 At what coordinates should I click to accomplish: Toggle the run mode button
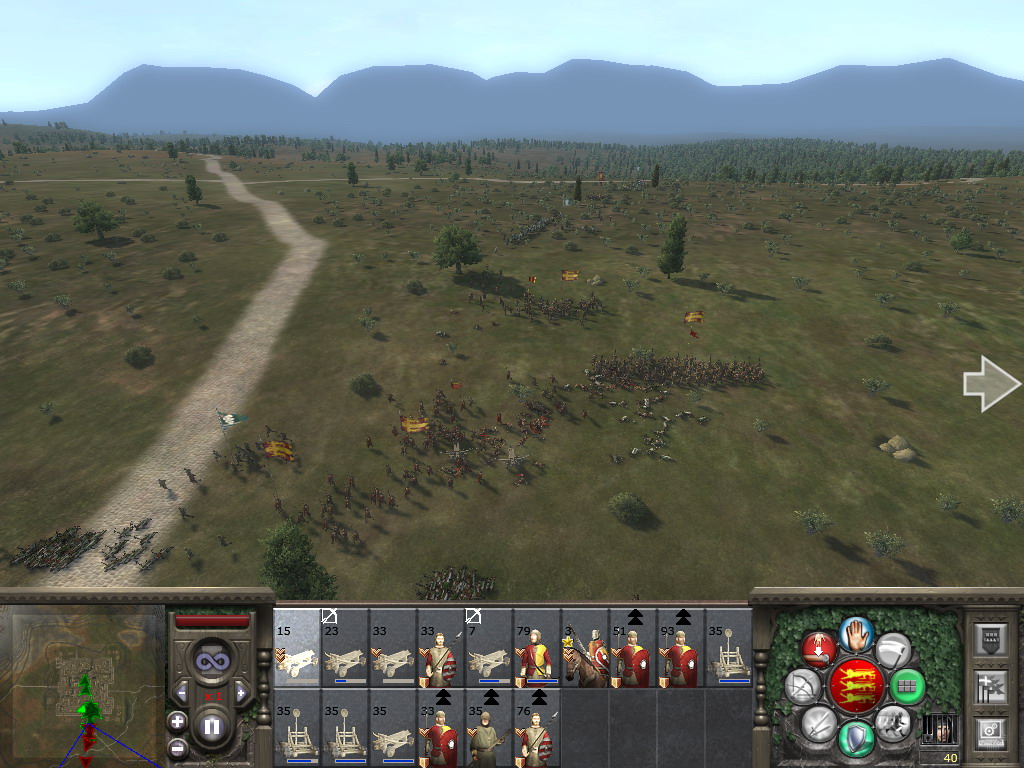coord(892,720)
